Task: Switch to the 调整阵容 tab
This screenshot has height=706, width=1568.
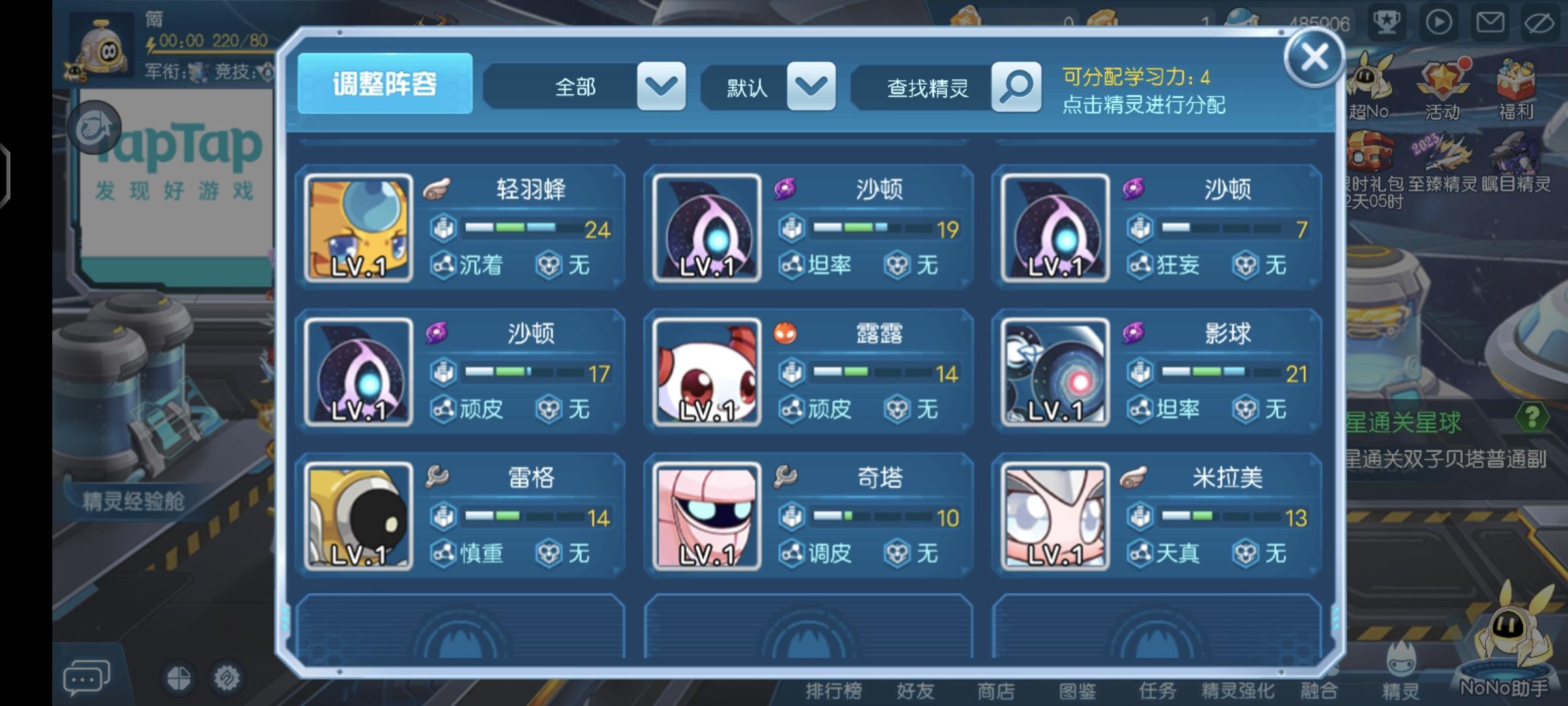Action: (385, 86)
